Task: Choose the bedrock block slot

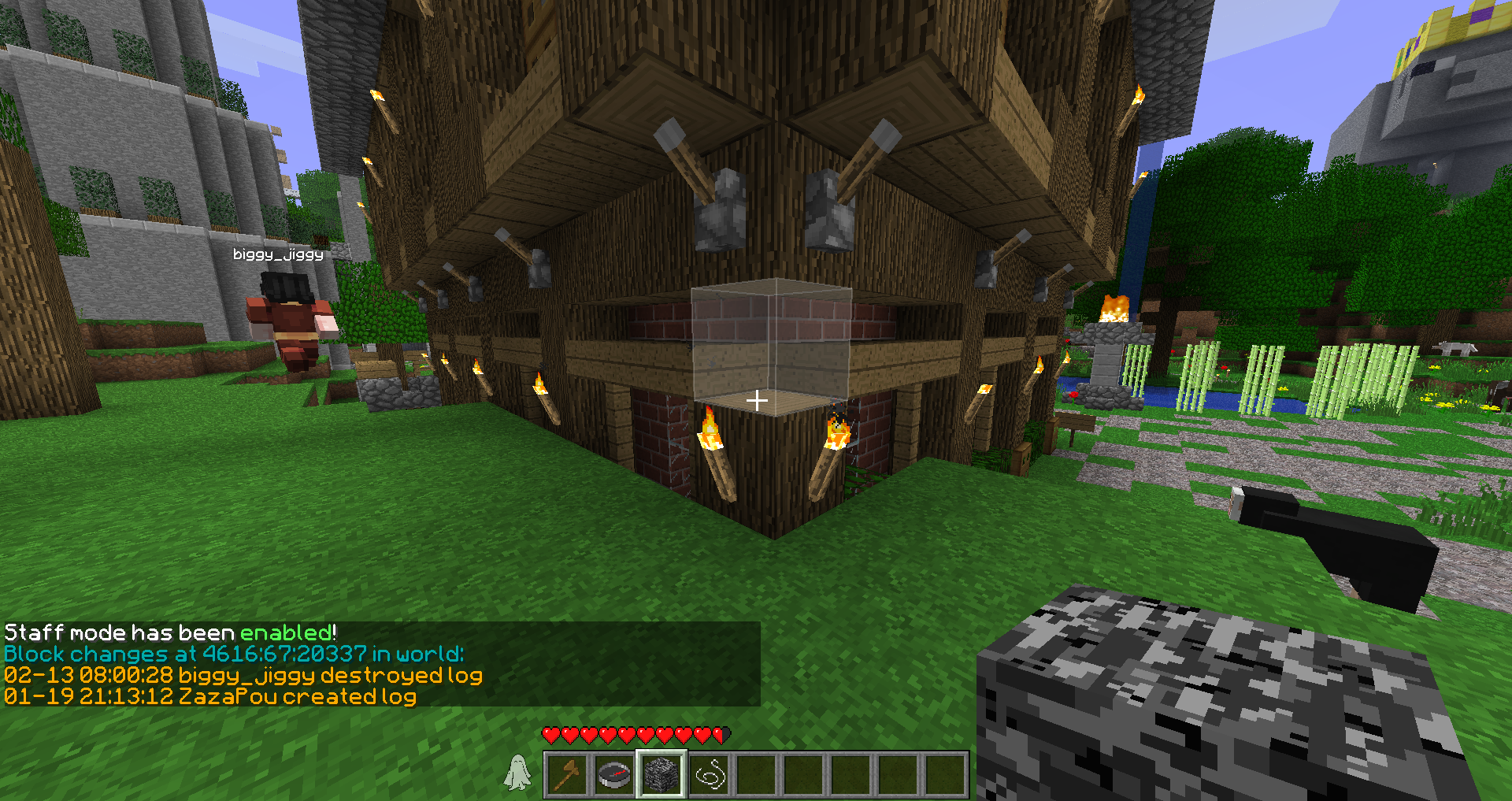Action: coord(661,774)
